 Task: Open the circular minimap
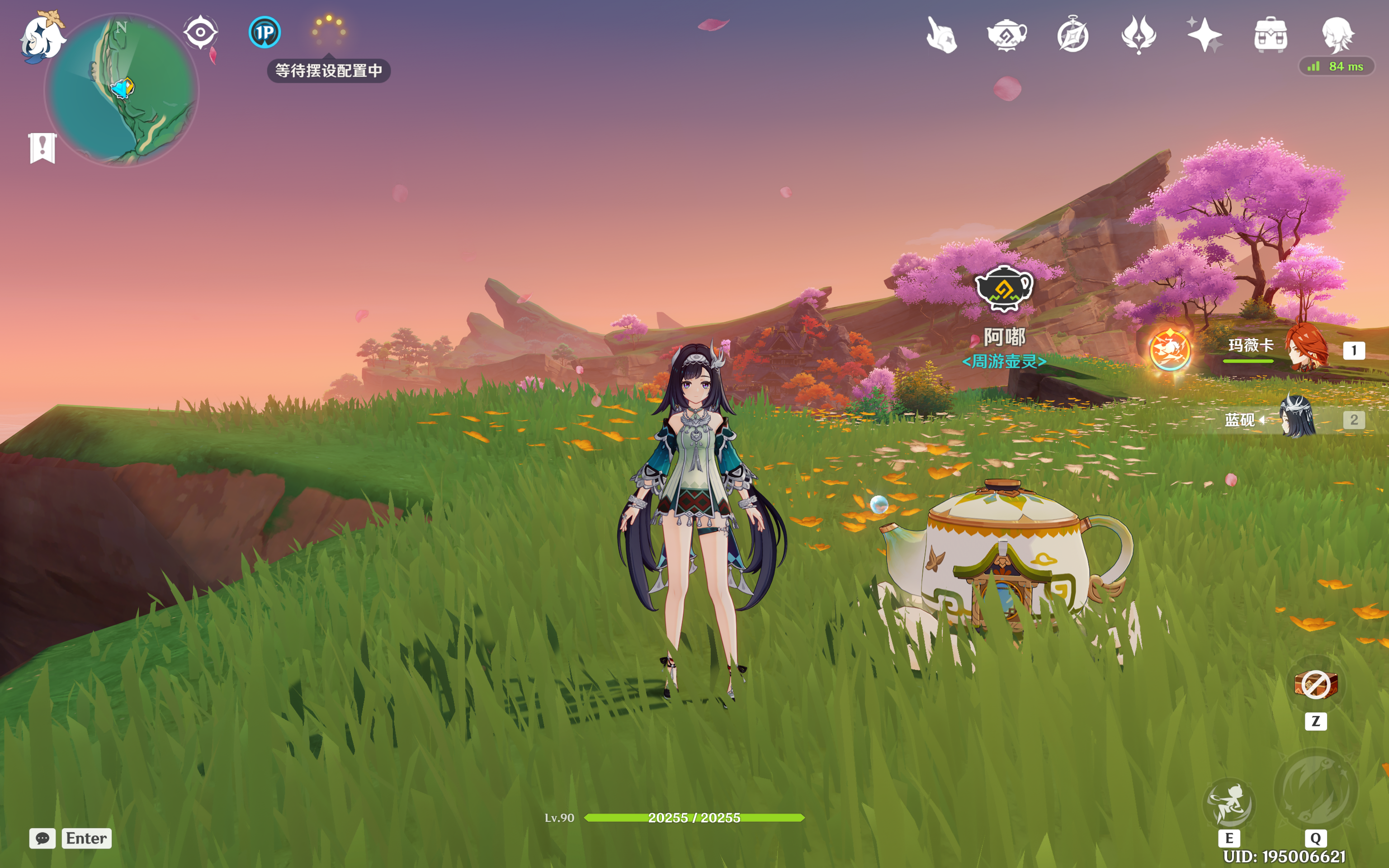[x=122, y=91]
